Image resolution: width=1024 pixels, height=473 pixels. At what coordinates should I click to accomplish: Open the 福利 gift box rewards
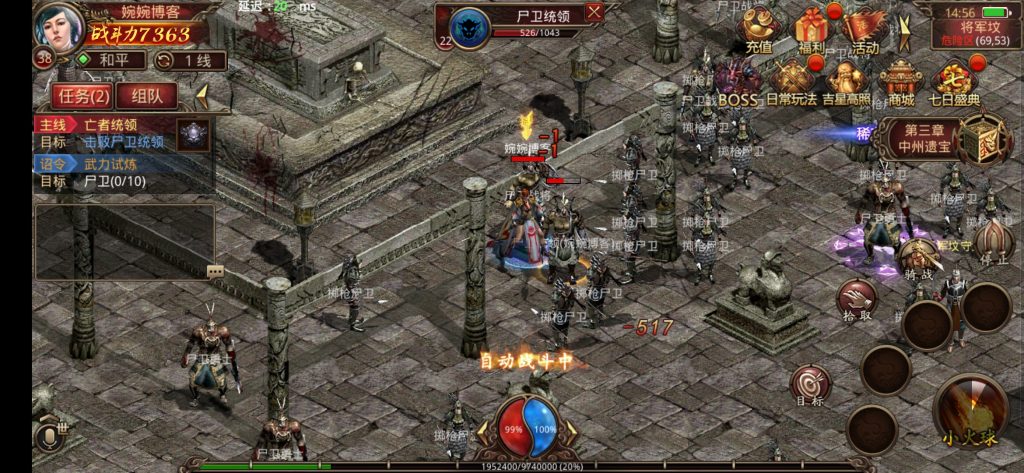pyautogui.click(x=812, y=30)
